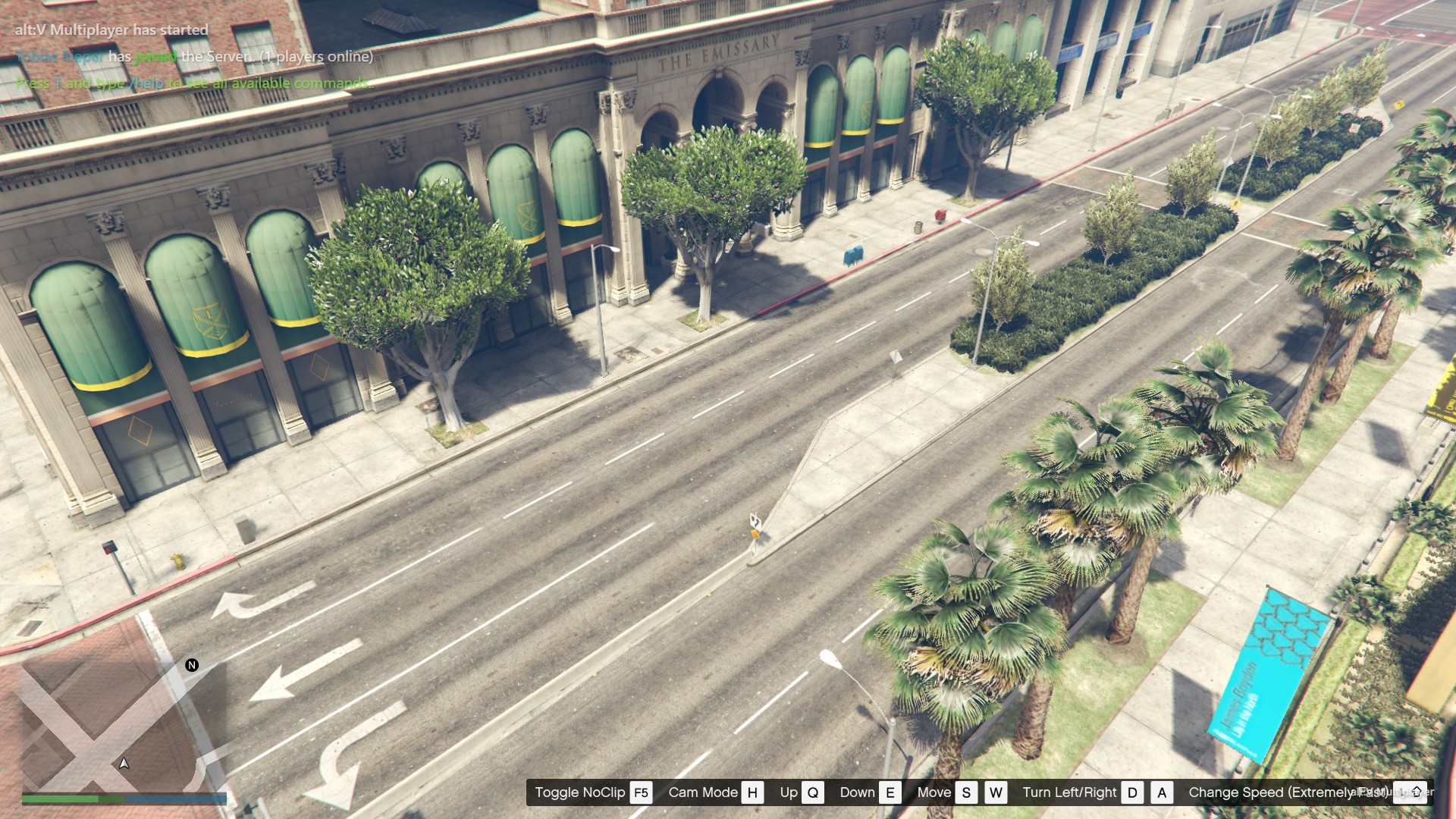Click the player arrow on the minimap
Viewport: 1456px width, 819px height.
coord(124,763)
